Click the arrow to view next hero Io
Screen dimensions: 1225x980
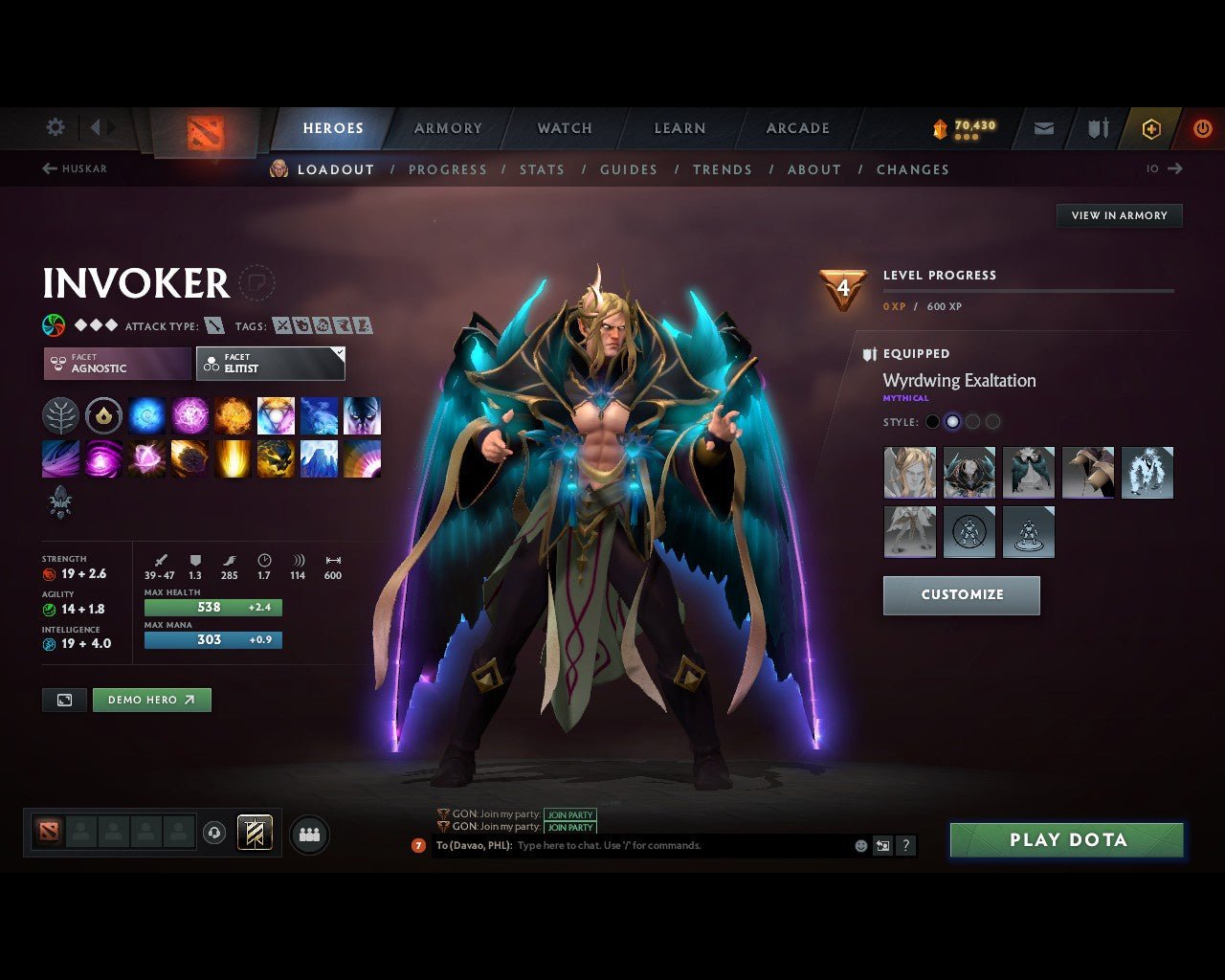click(x=1174, y=168)
